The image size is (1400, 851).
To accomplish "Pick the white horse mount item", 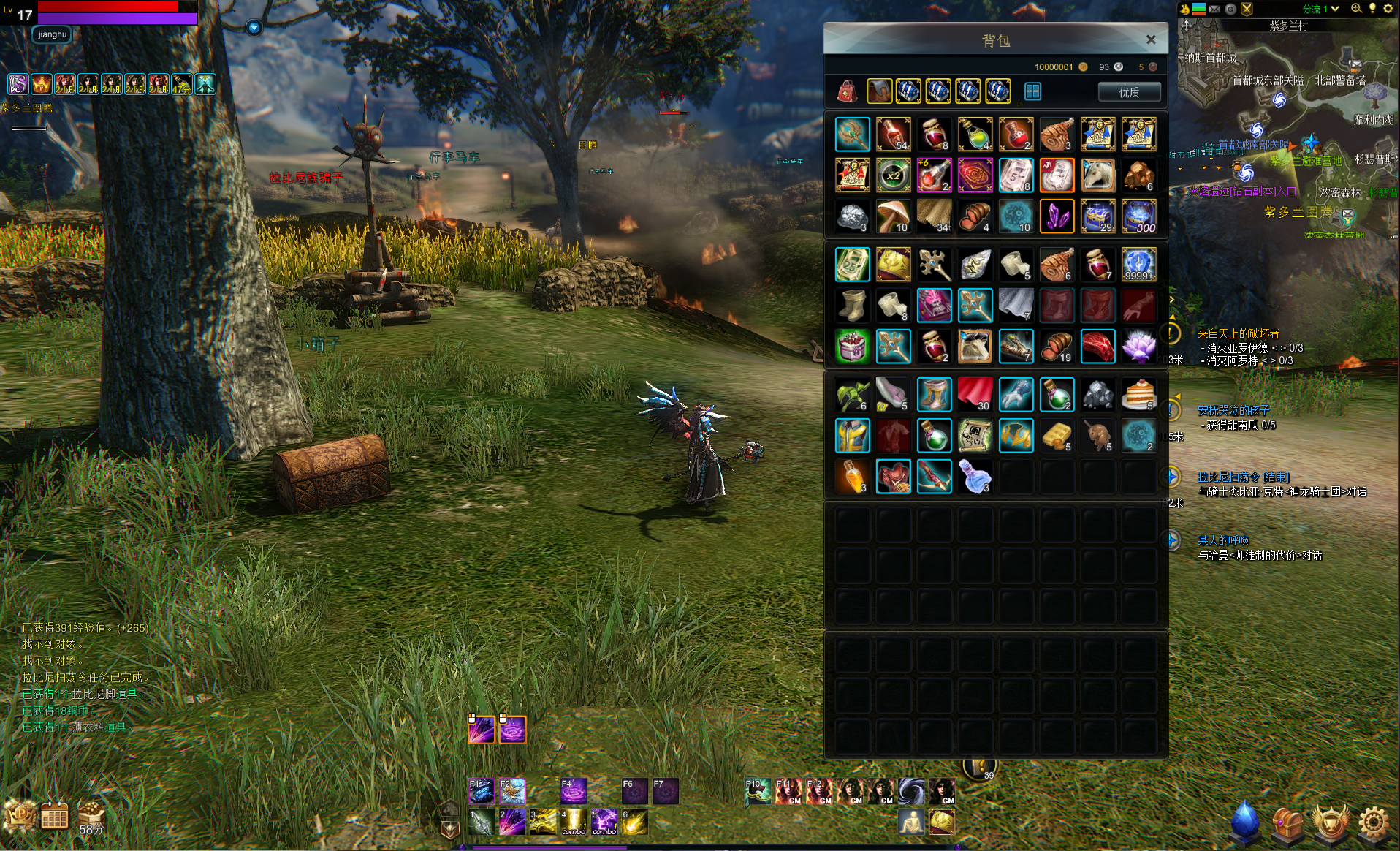I will point(1097,176).
